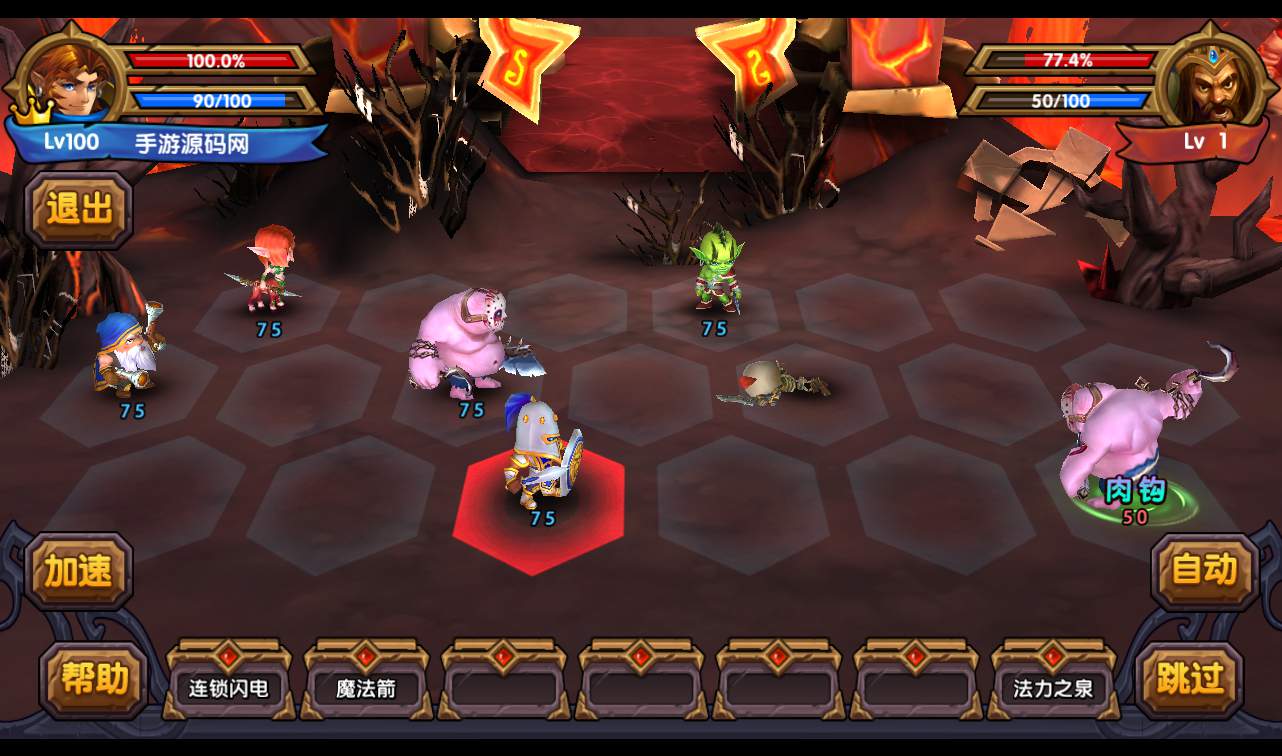
Task: Select the knight on the red hexagon
Action: (x=541, y=456)
